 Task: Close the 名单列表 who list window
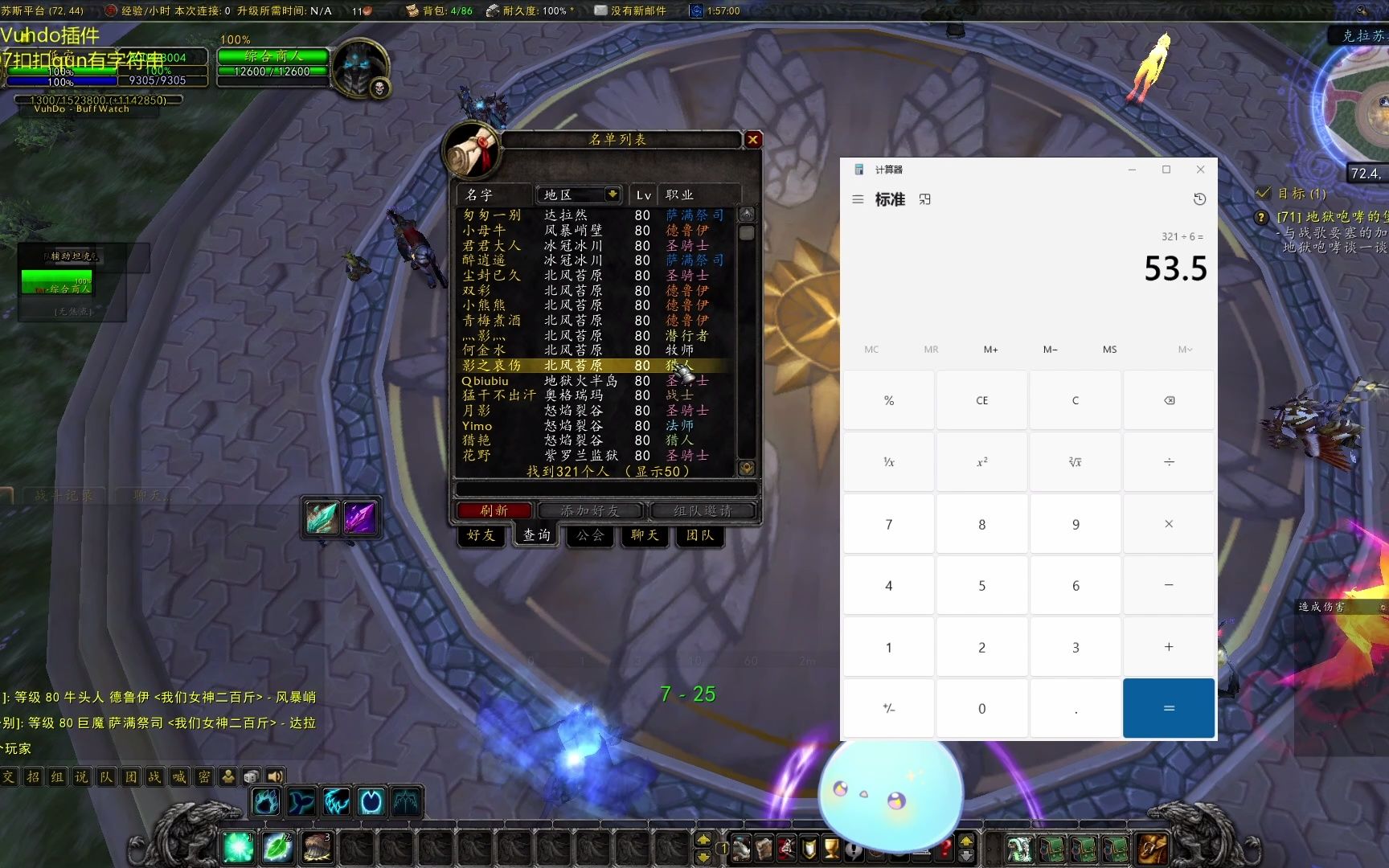pos(753,140)
